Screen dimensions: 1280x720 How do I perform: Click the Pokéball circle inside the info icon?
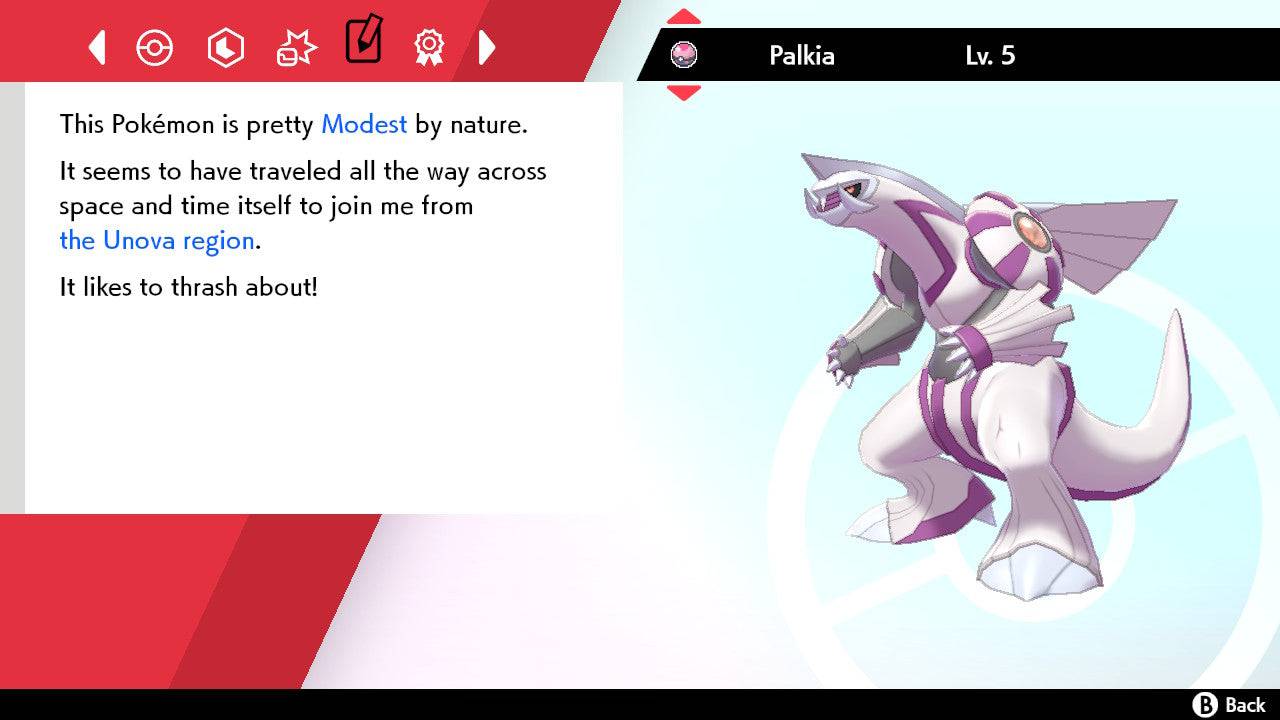coord(155,47)
